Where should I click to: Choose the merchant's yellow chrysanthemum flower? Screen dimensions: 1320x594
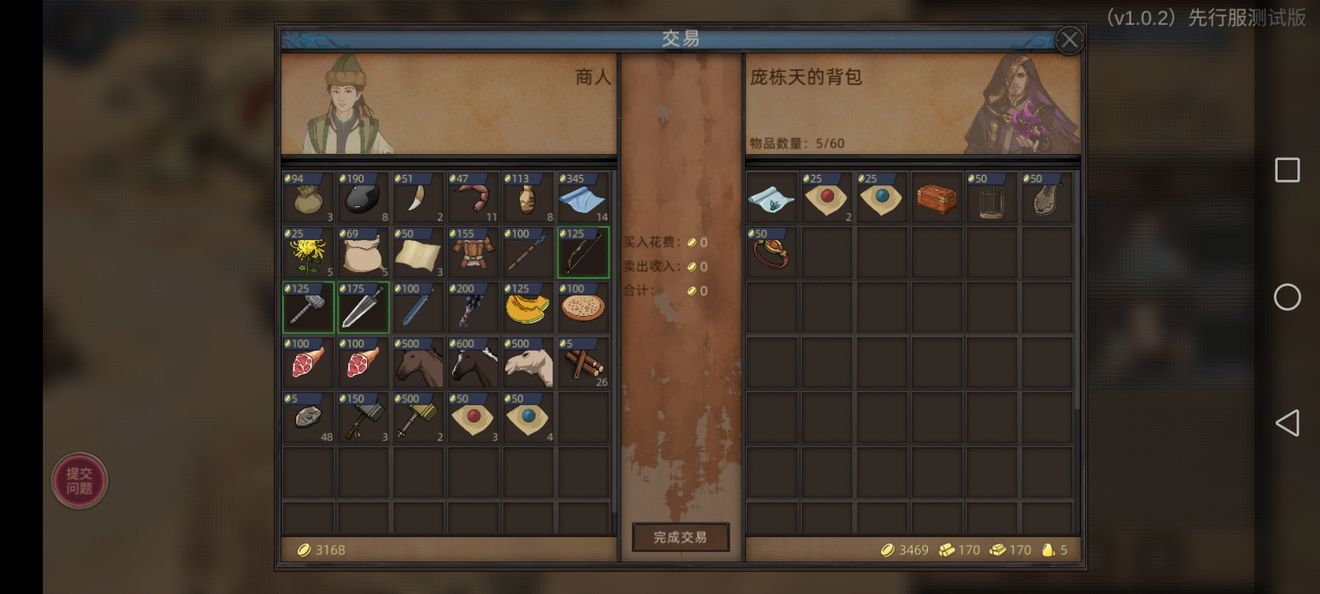point(308,253)
